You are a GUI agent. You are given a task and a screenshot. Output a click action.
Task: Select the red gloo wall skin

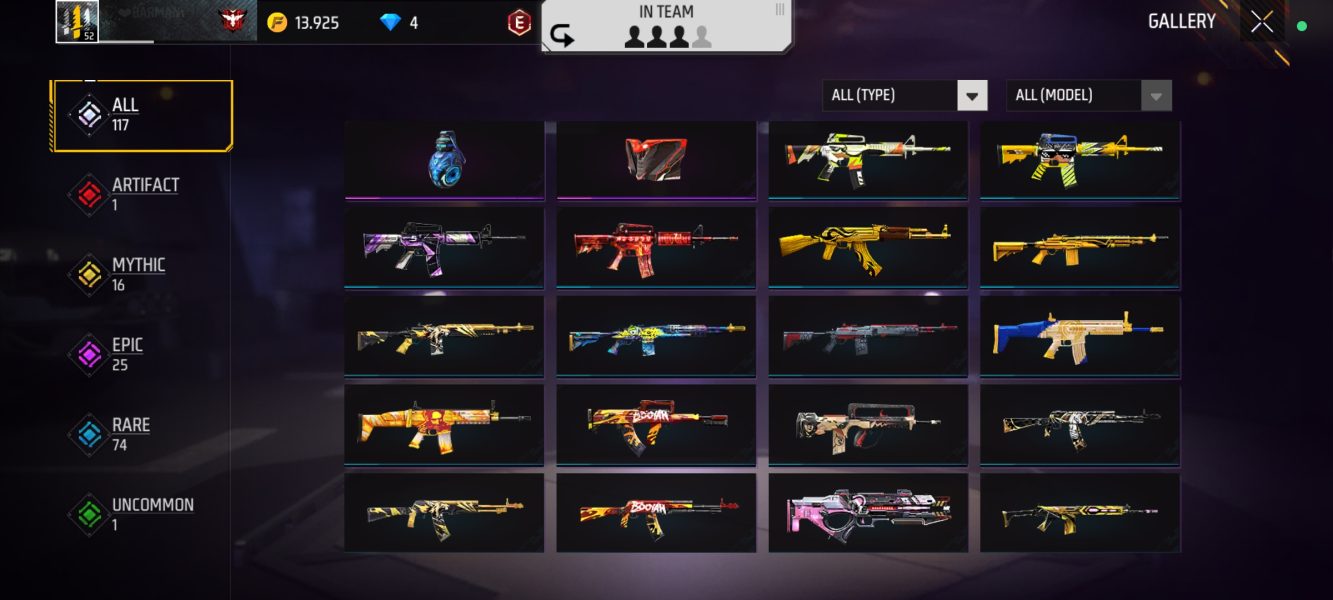pyautogui.click(x=656, y=158)
